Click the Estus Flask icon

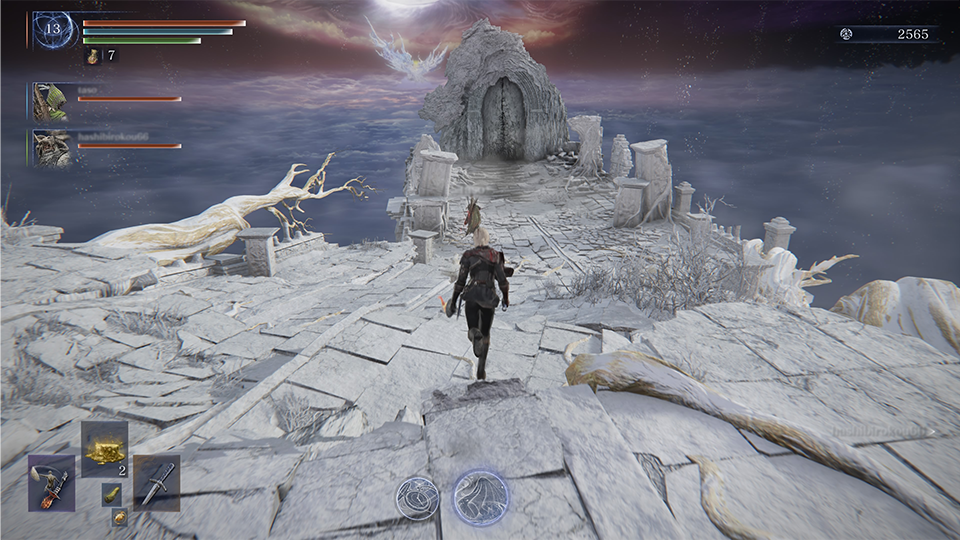(x=93, y=56)
